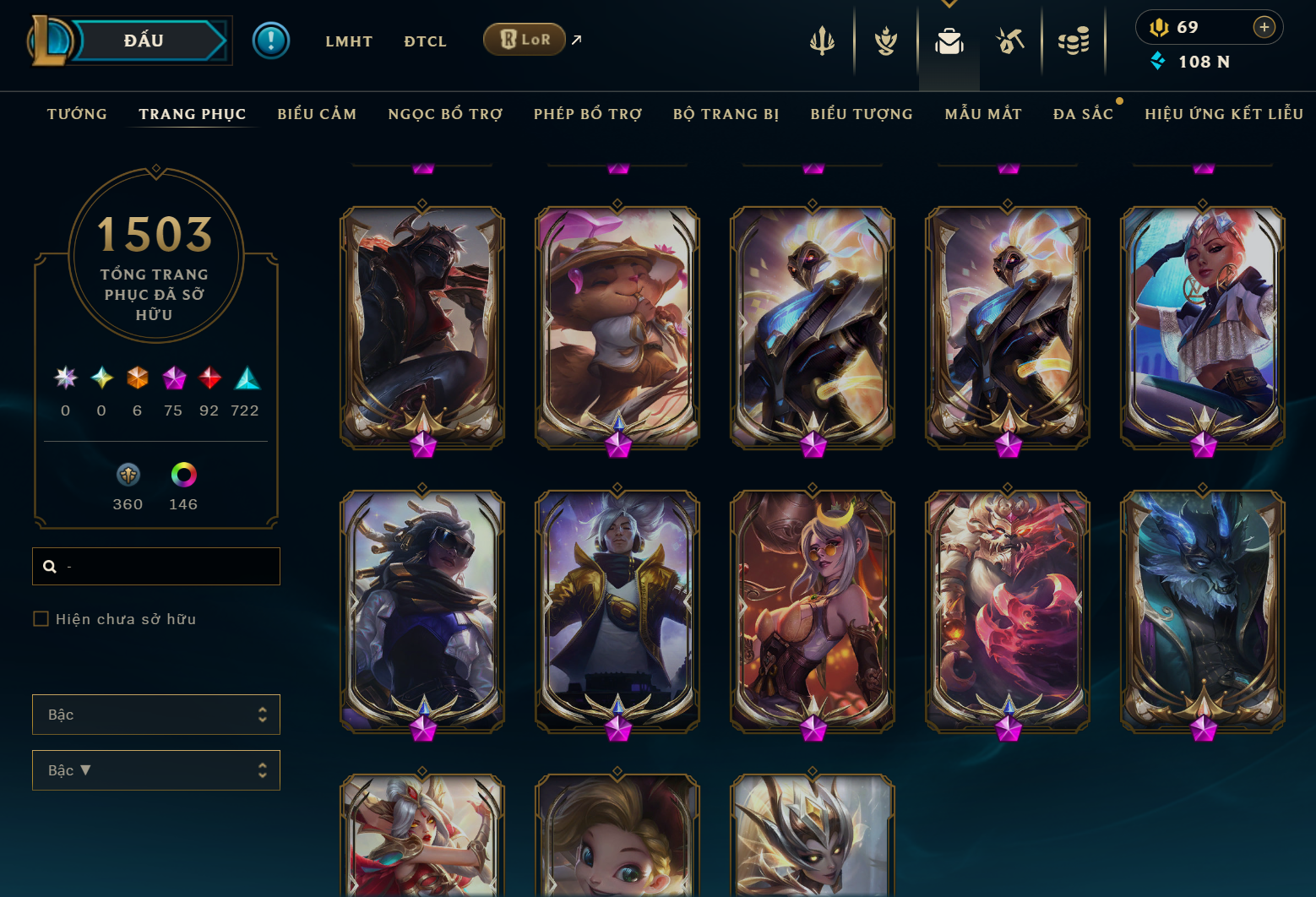Click the patch notes alert icon

271,40
